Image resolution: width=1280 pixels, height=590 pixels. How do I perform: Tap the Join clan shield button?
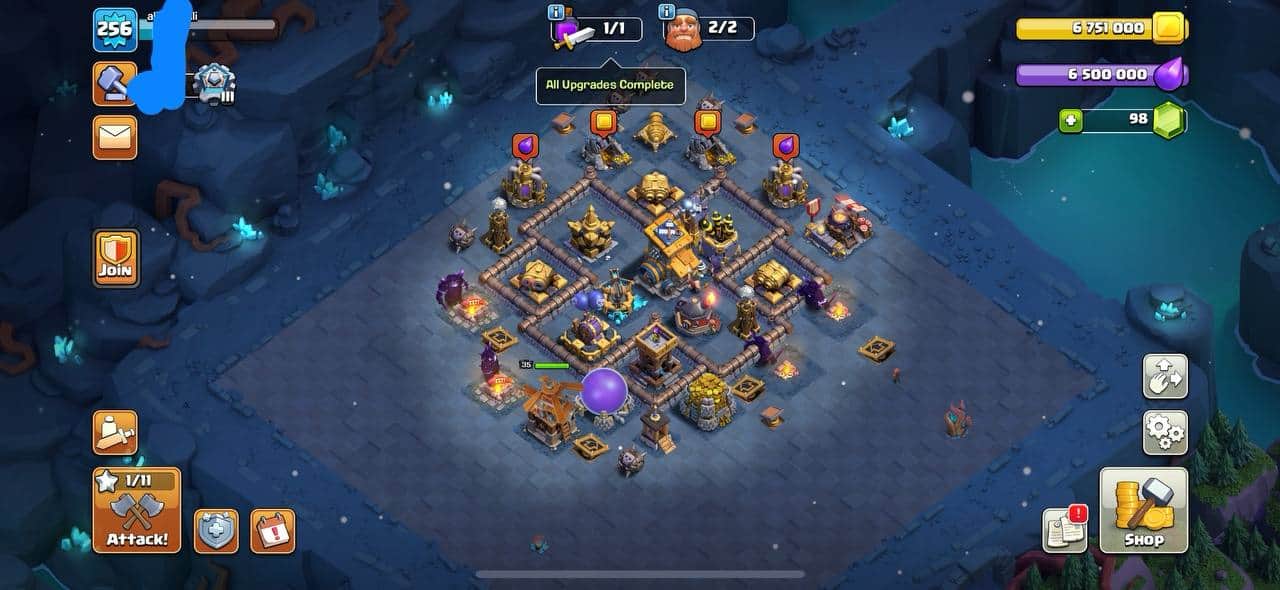pos(116,258)
